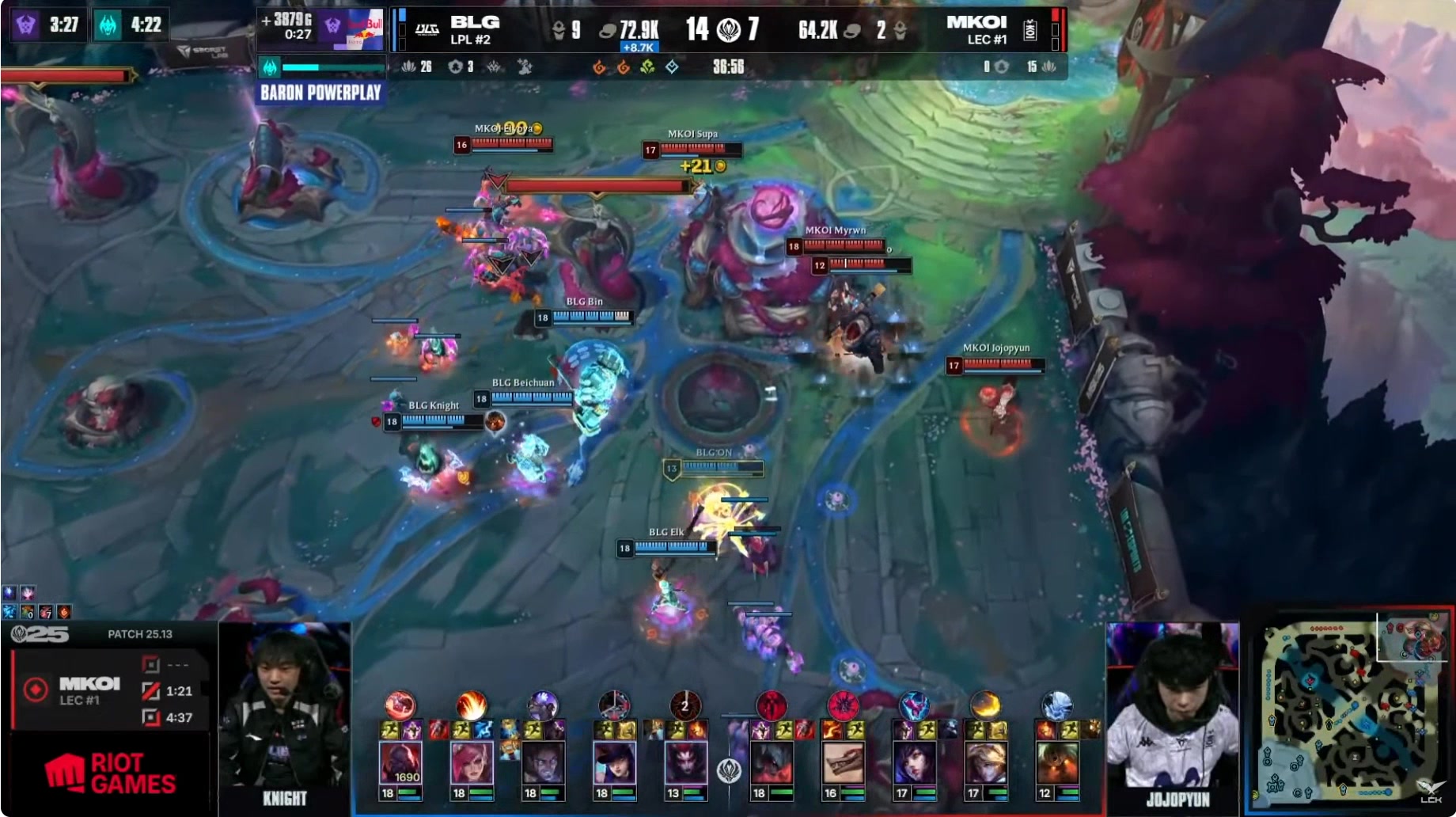Click the flame ultimate icon above Vi
1456x817 pixels.
coord(472,704)
